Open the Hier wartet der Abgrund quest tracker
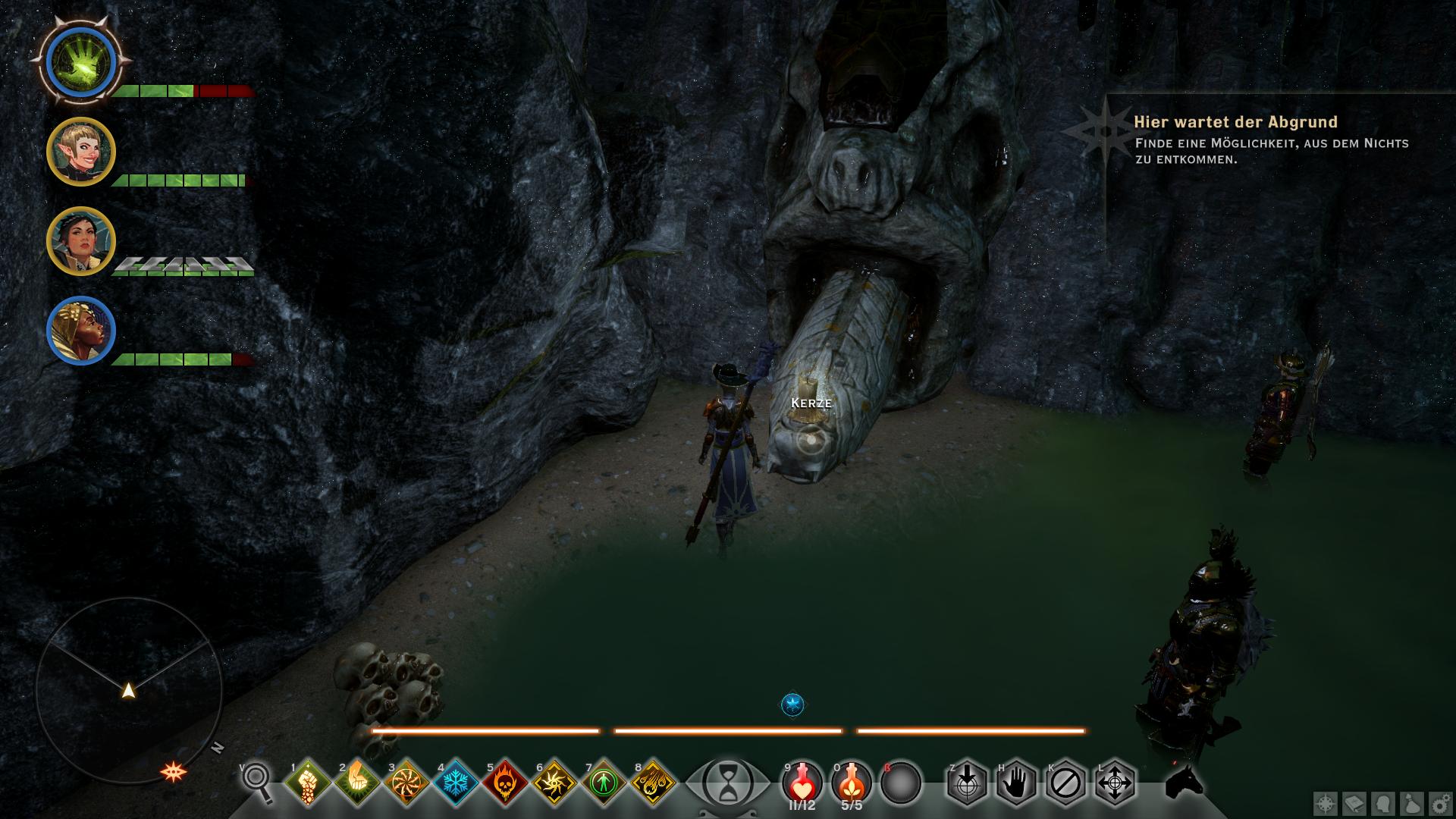Viewport: 1456px width, 819px height. click(x=1235, y=122)
